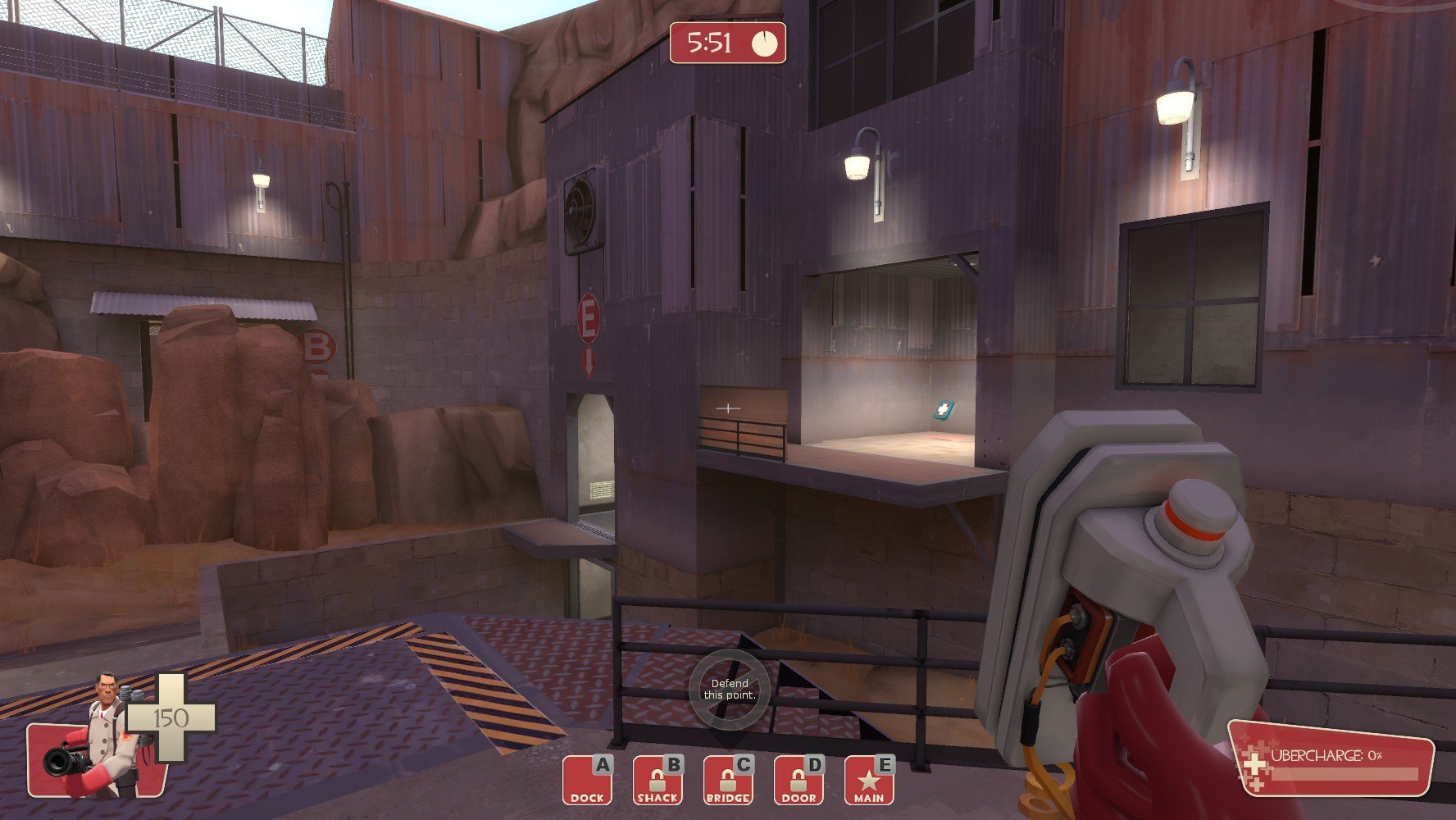Select the locked Bridge control point C

728,780
